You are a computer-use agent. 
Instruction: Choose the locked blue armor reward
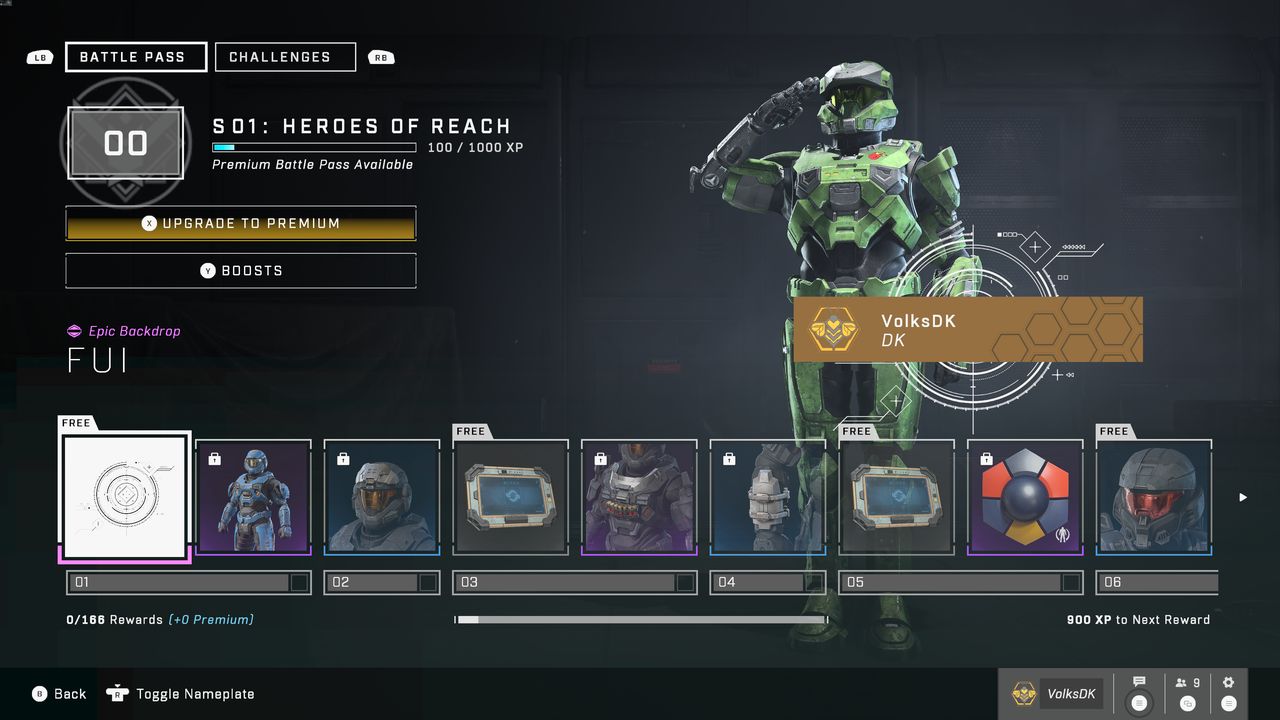[x=253, y=497]
